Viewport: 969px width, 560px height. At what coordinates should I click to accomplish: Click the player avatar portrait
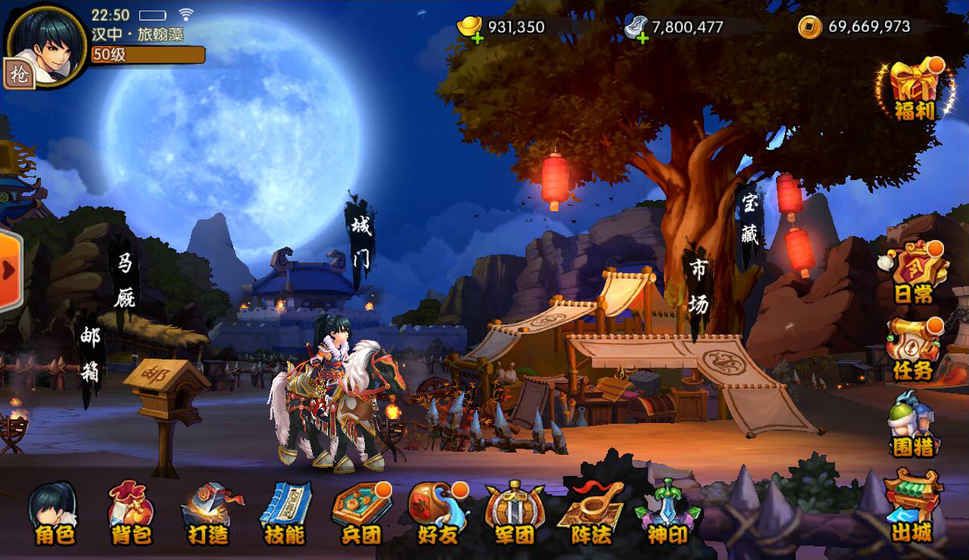(x=46, y=45)
